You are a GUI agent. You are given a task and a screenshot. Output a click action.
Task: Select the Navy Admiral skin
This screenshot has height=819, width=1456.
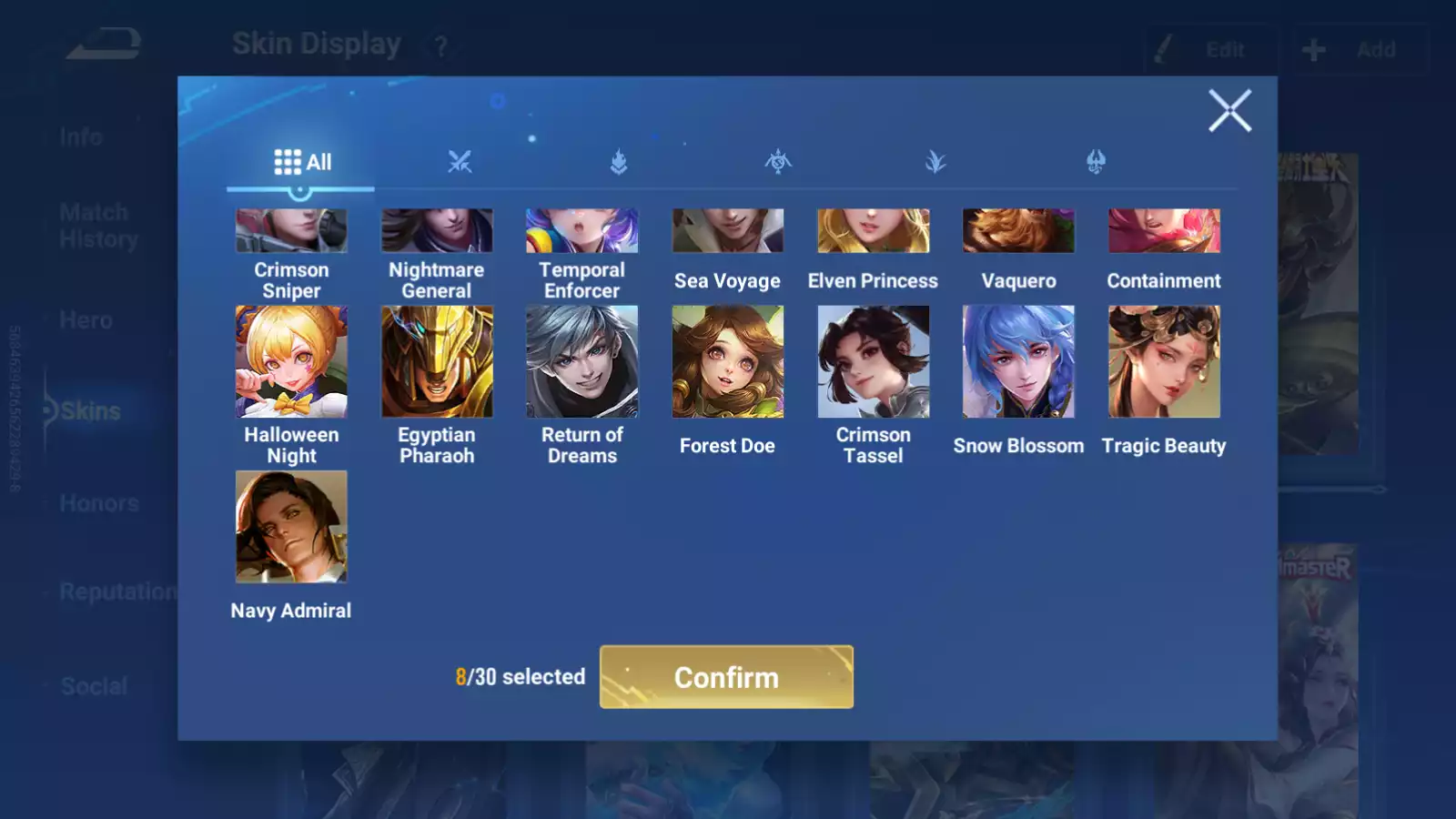coord(291,527)
